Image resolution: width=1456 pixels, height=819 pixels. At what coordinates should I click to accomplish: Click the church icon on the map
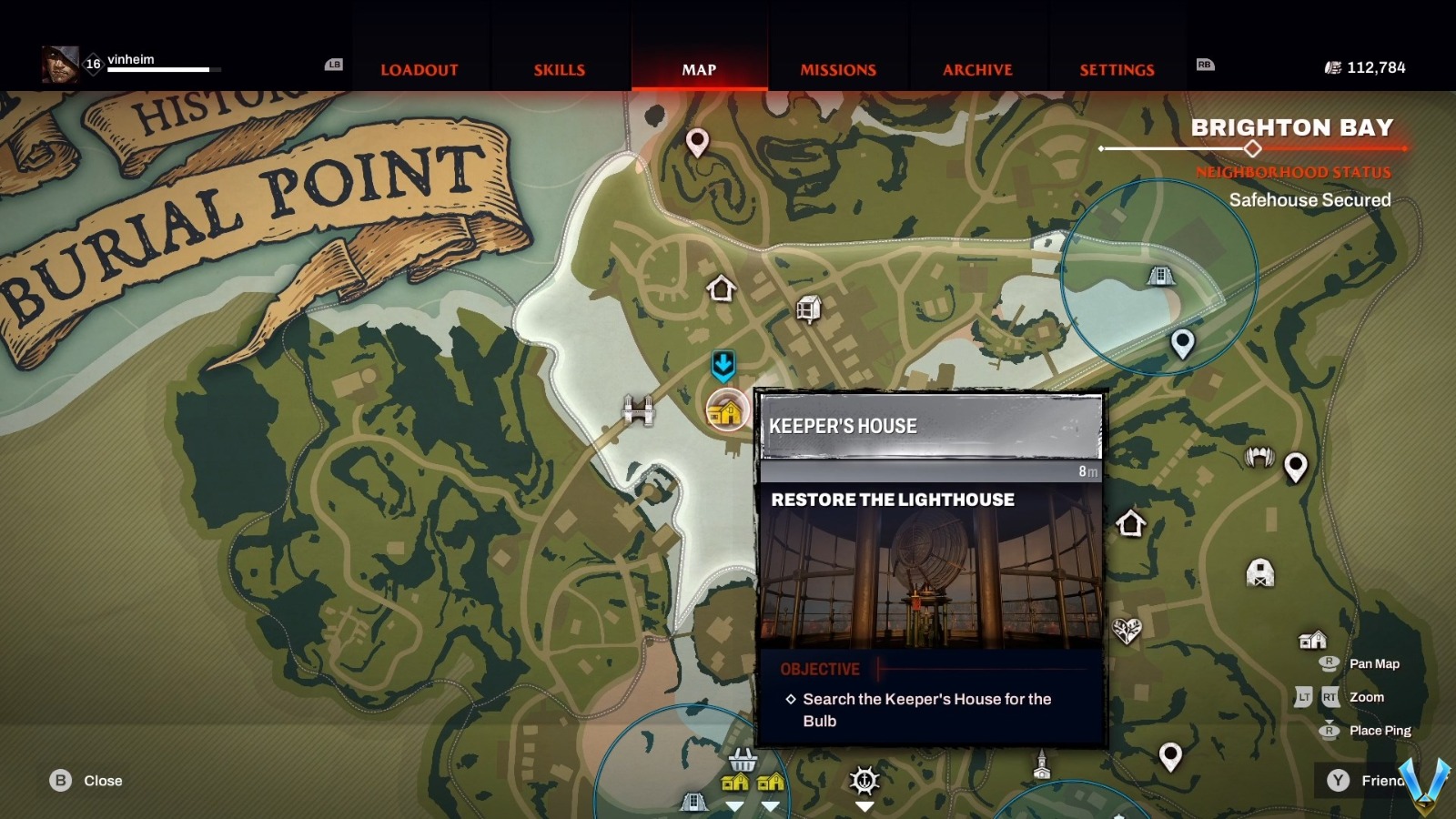coord(1042,765)
